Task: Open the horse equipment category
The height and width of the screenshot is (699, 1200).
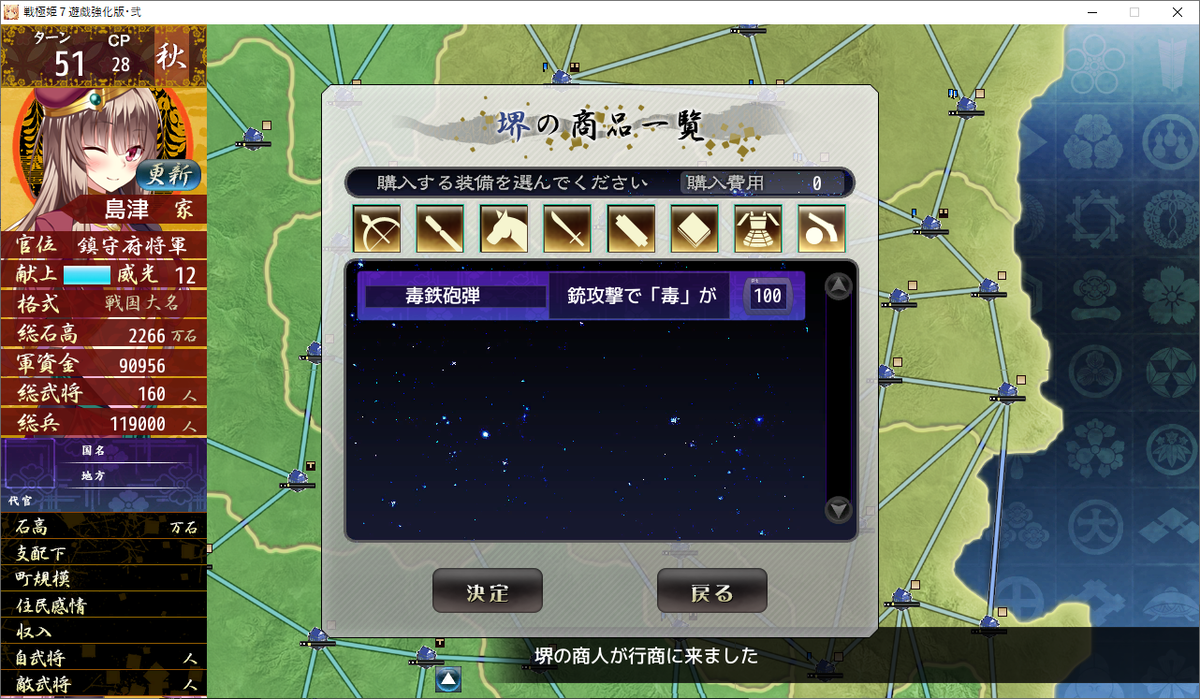Action: [504, 229]
